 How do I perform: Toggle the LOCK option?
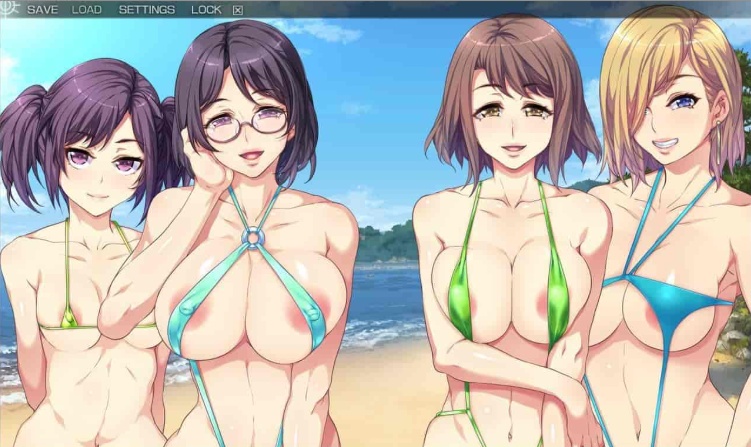point(206,10)
